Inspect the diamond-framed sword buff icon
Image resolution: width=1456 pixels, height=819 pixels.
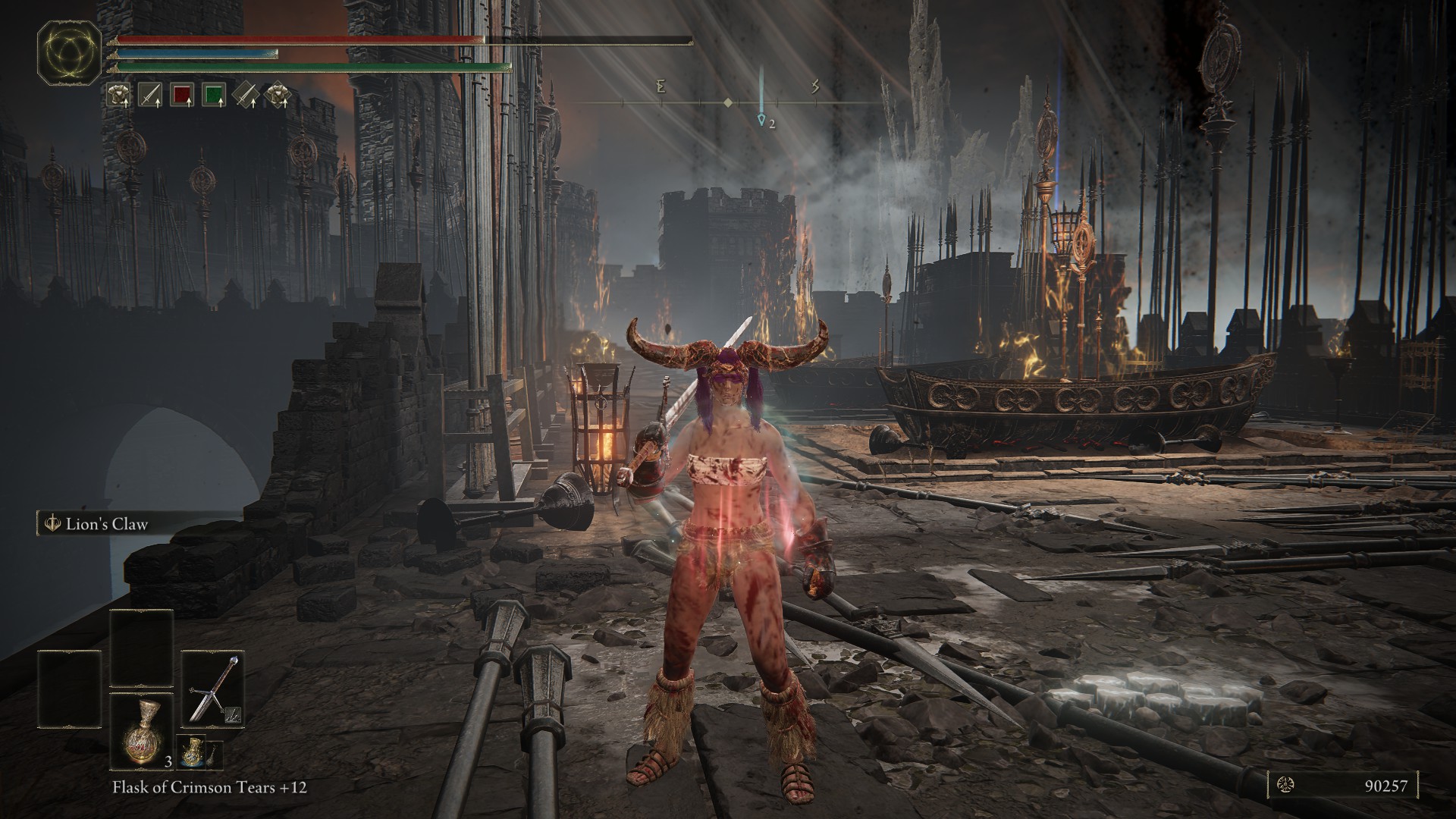245,94
